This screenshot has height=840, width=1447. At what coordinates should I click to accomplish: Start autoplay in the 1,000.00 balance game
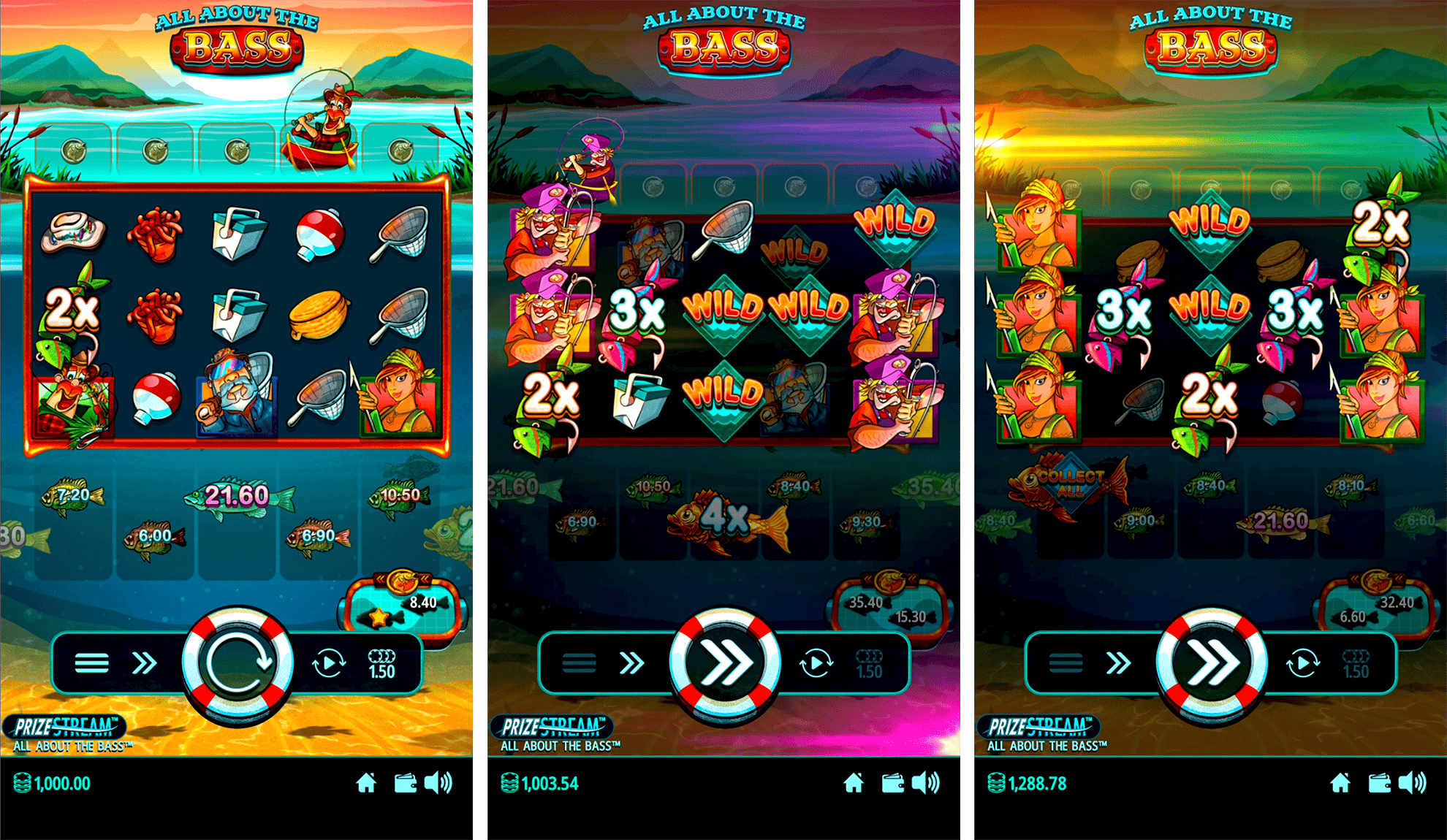[328, 663]
